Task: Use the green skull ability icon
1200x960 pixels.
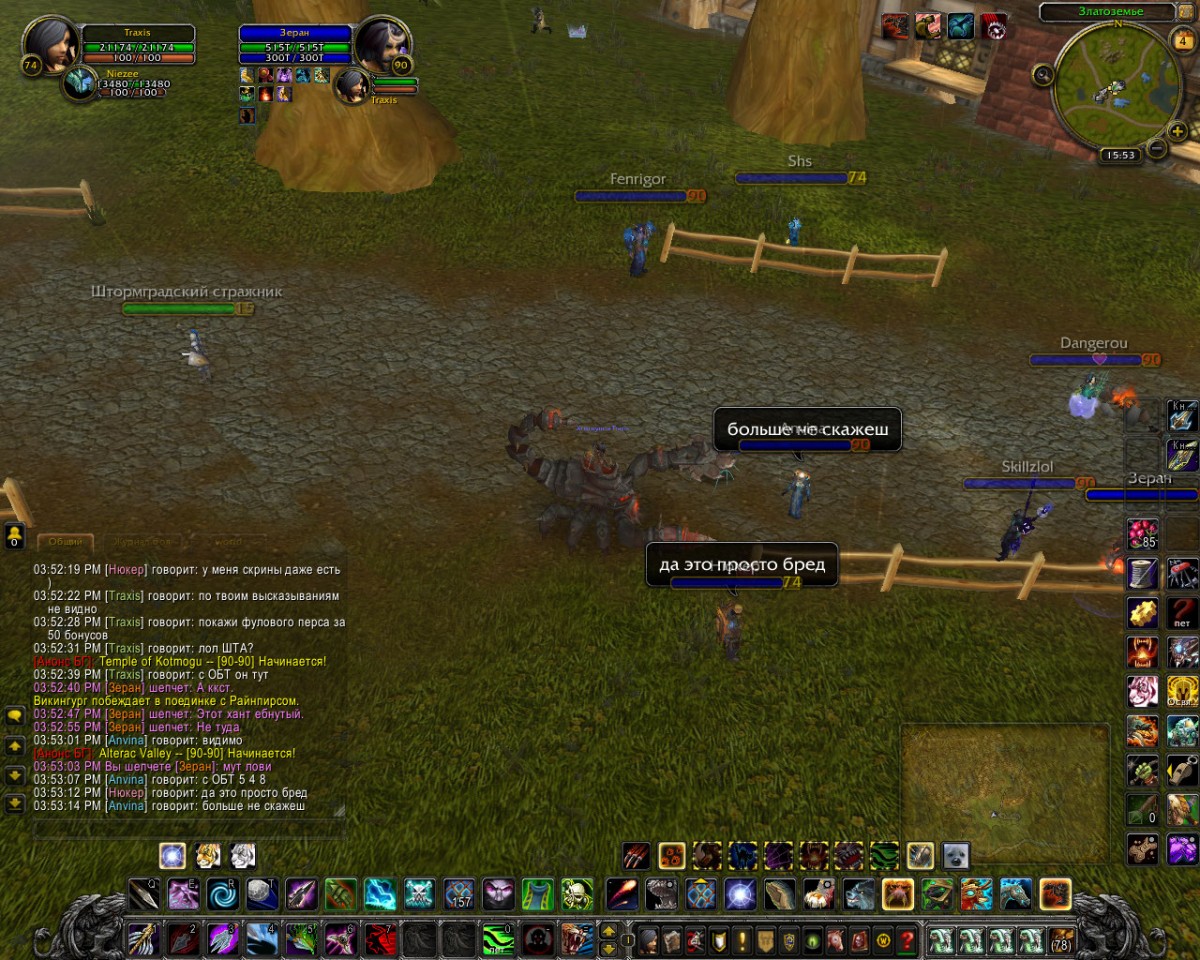Action: point(576,893)
